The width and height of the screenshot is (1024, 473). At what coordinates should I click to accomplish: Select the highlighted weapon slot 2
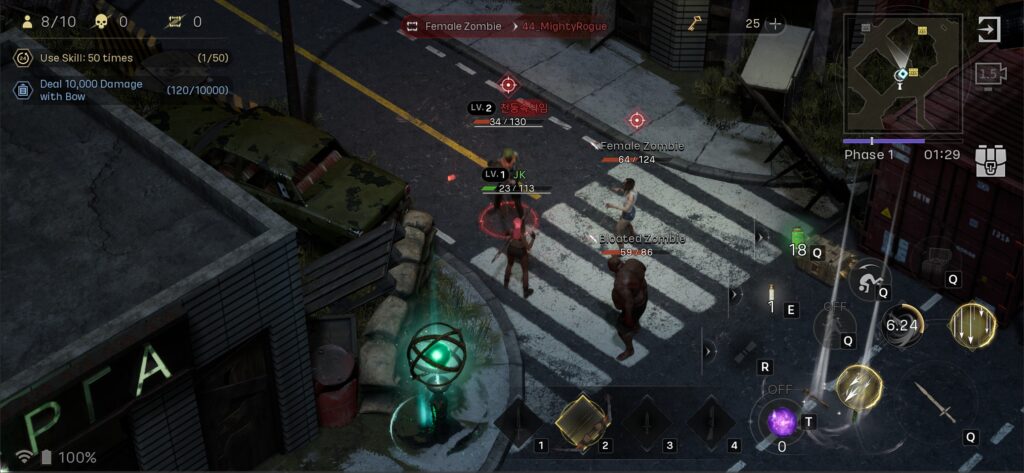click(x=581, y=420)
